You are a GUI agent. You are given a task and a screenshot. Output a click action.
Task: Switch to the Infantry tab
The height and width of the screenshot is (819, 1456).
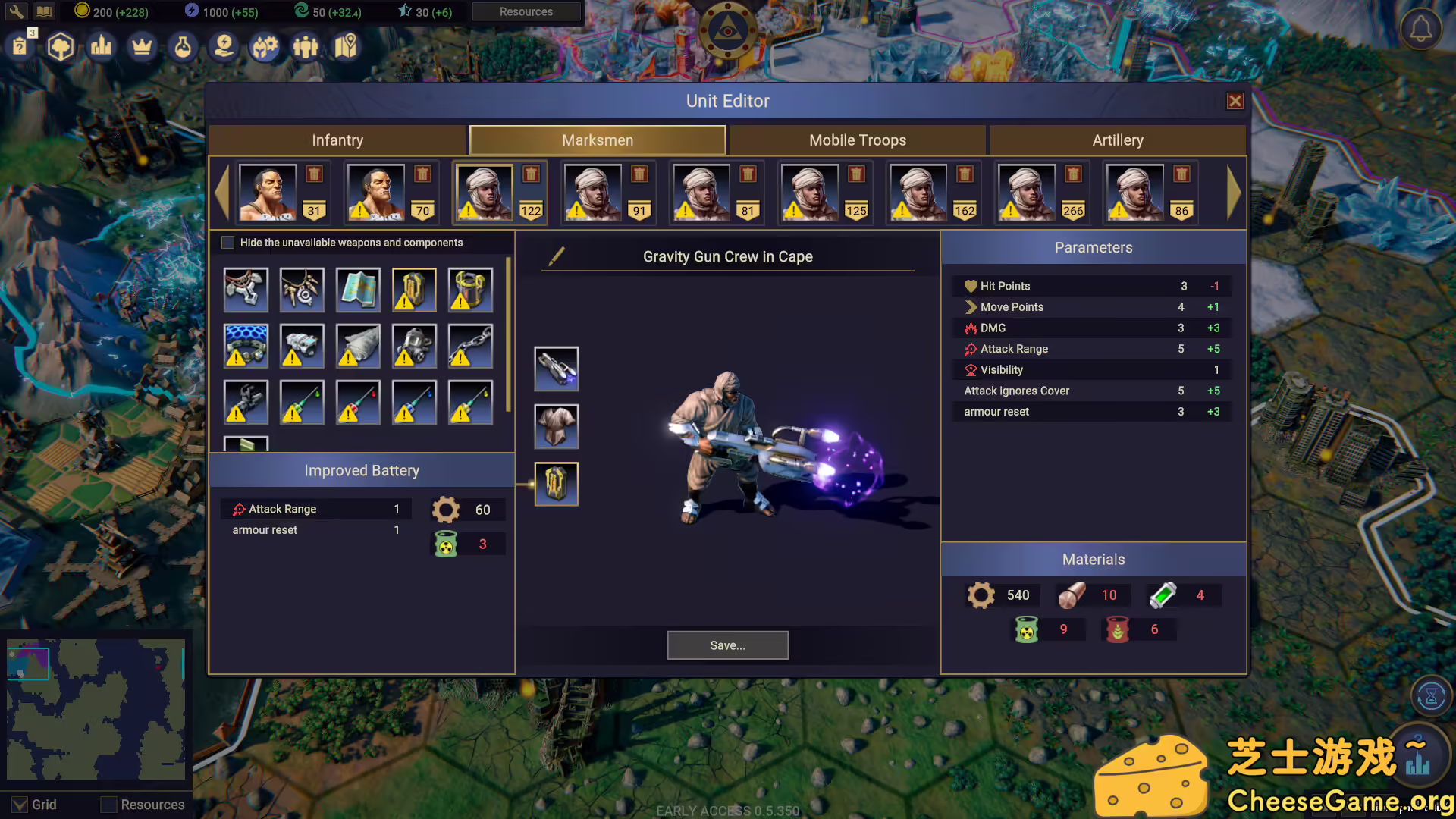[337, 140]
